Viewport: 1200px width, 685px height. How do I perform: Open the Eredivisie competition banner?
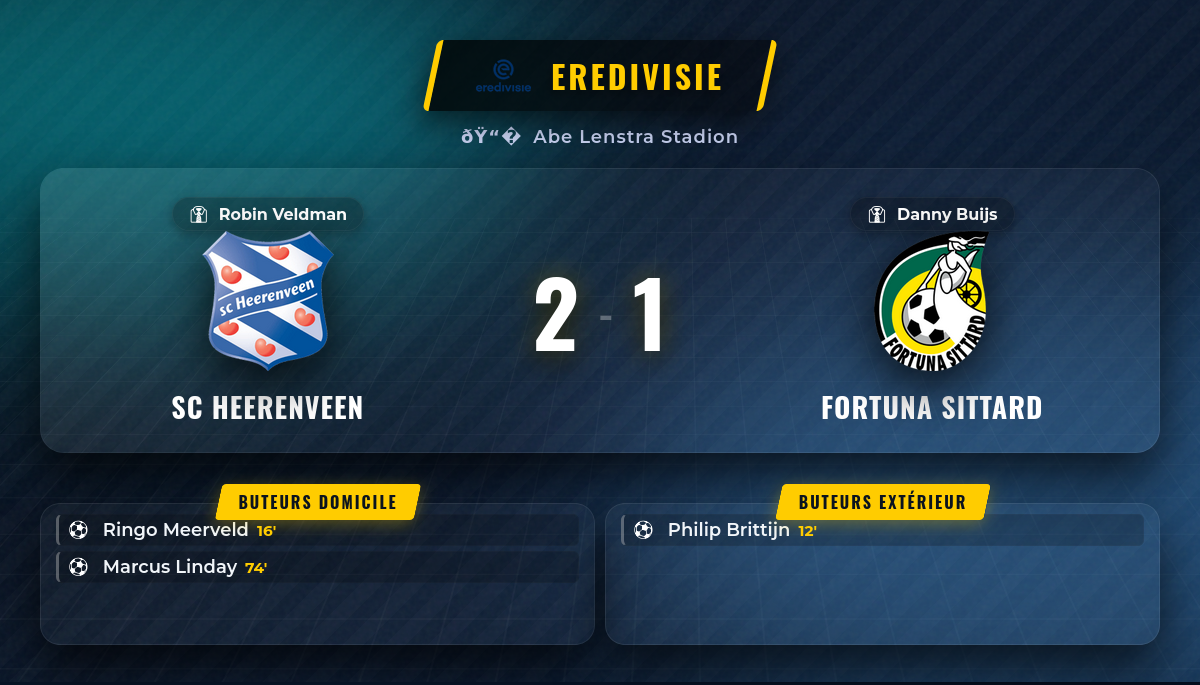click(600, 76)
